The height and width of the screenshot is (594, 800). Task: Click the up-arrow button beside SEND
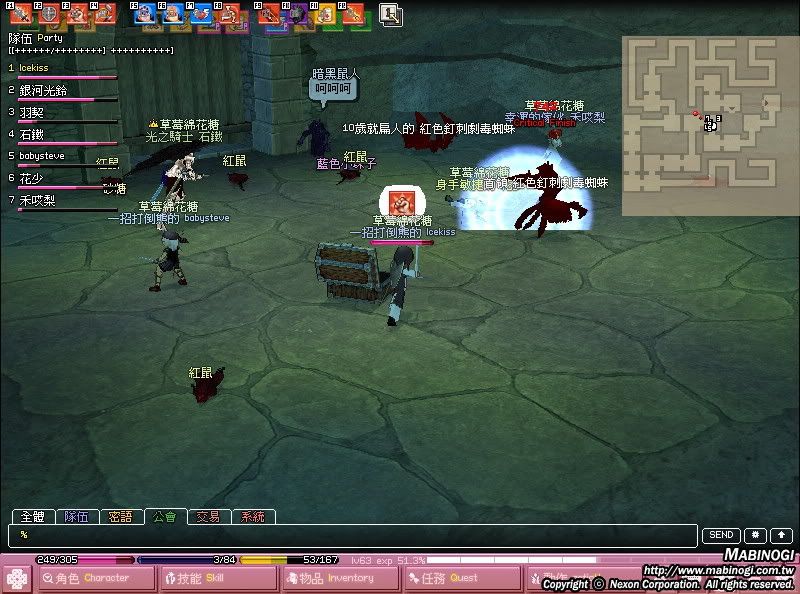pyautogui.click(x=780, y=536)
